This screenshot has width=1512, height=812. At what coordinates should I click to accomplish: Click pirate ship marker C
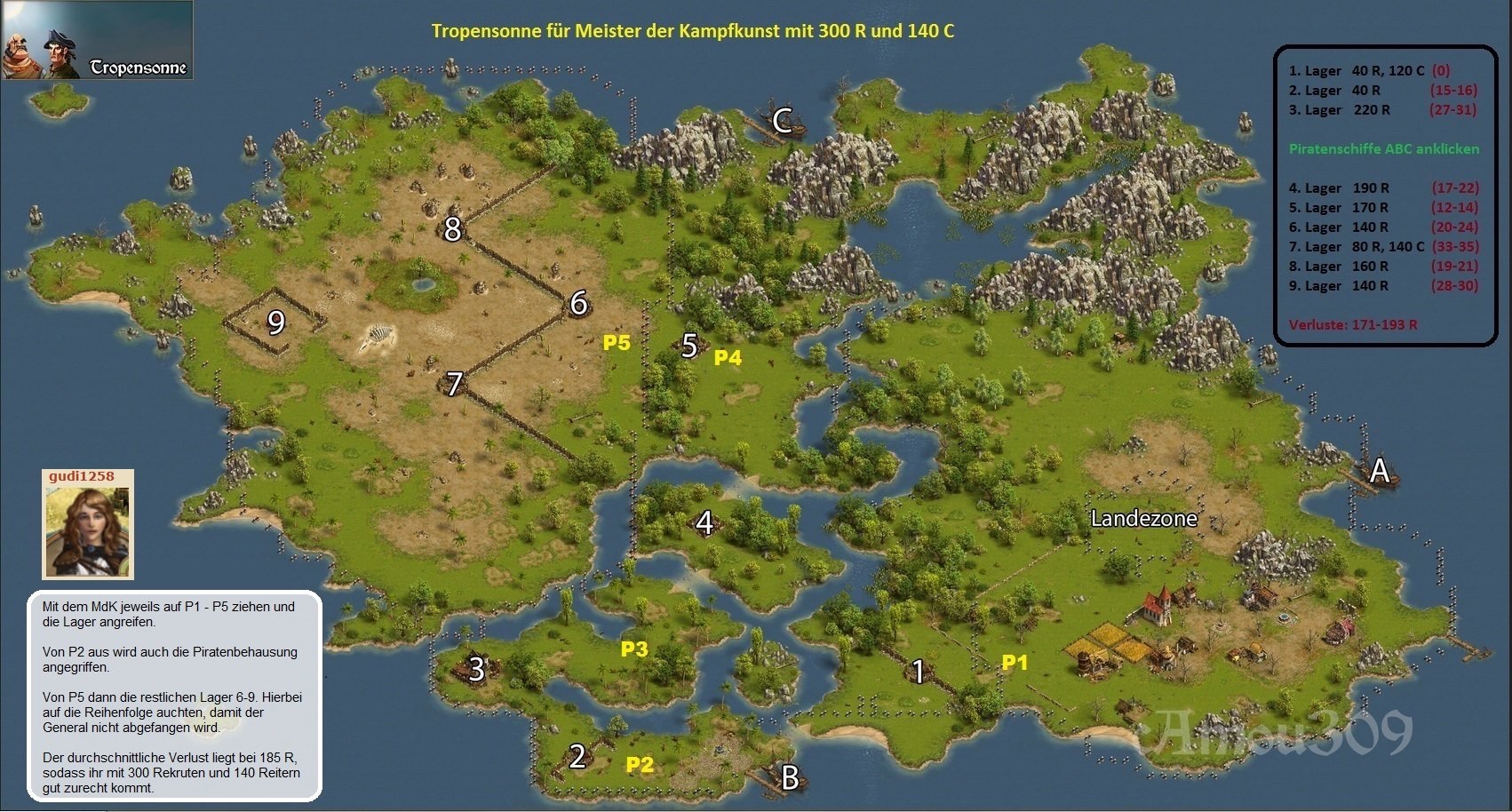tap(782, 121)
